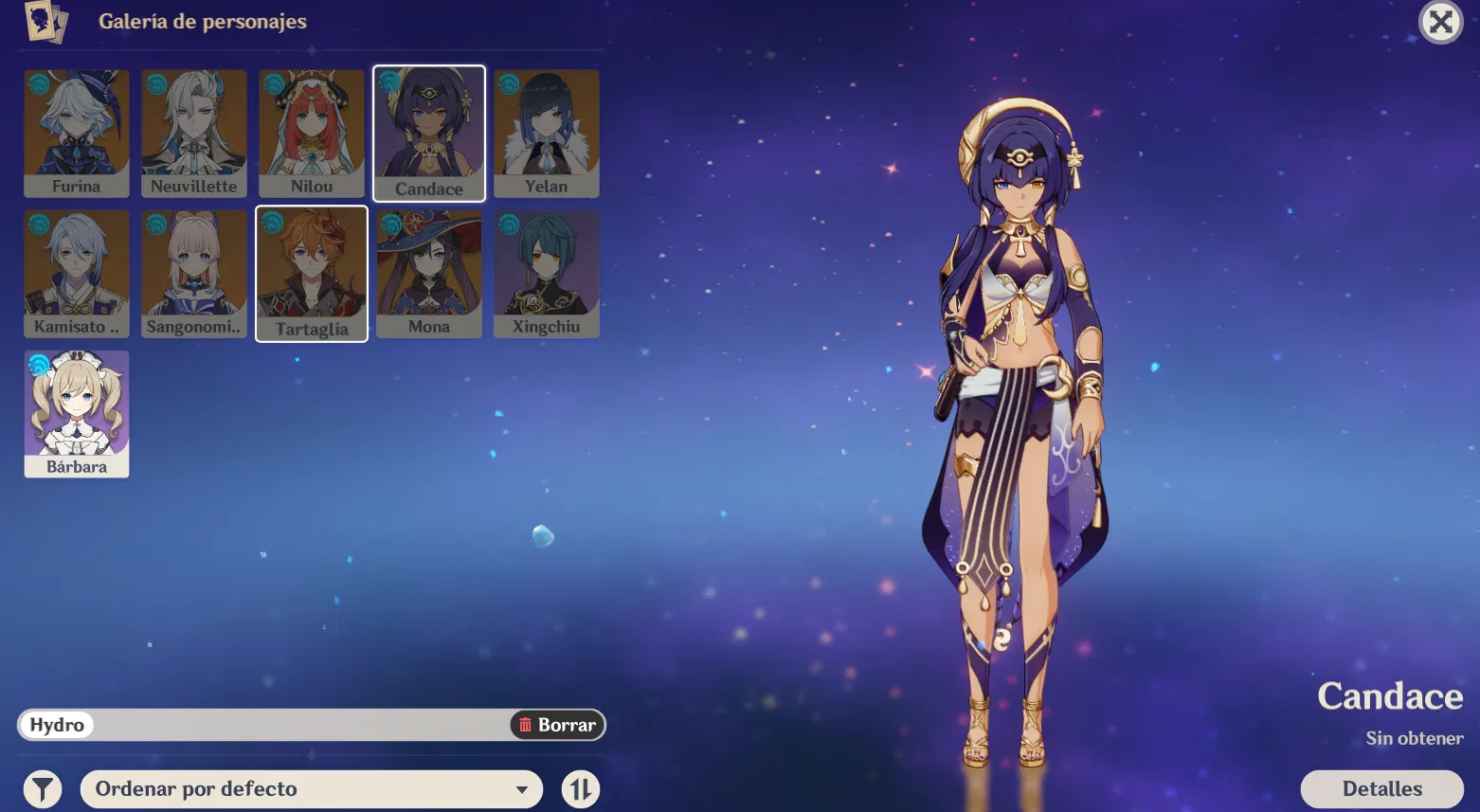Click the character cards icon beside the gallery title
Screen dimensions: 1480x812
(x=46, y=24)
